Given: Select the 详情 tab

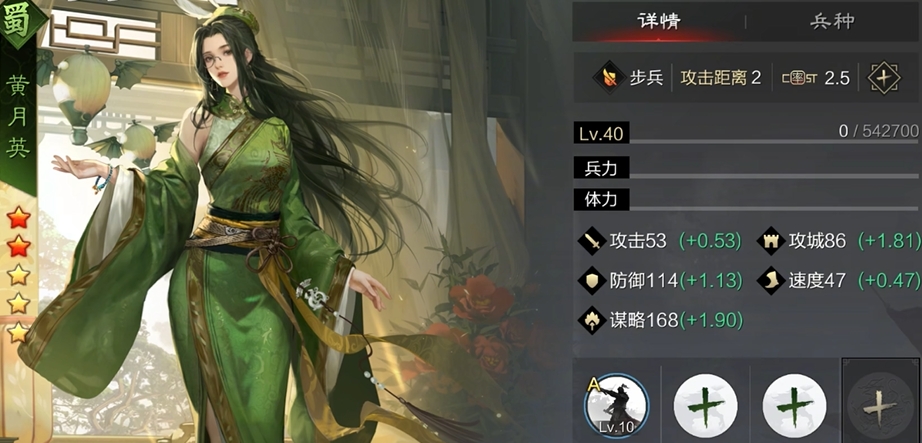Looking at the screenshot, I should 658,21.
